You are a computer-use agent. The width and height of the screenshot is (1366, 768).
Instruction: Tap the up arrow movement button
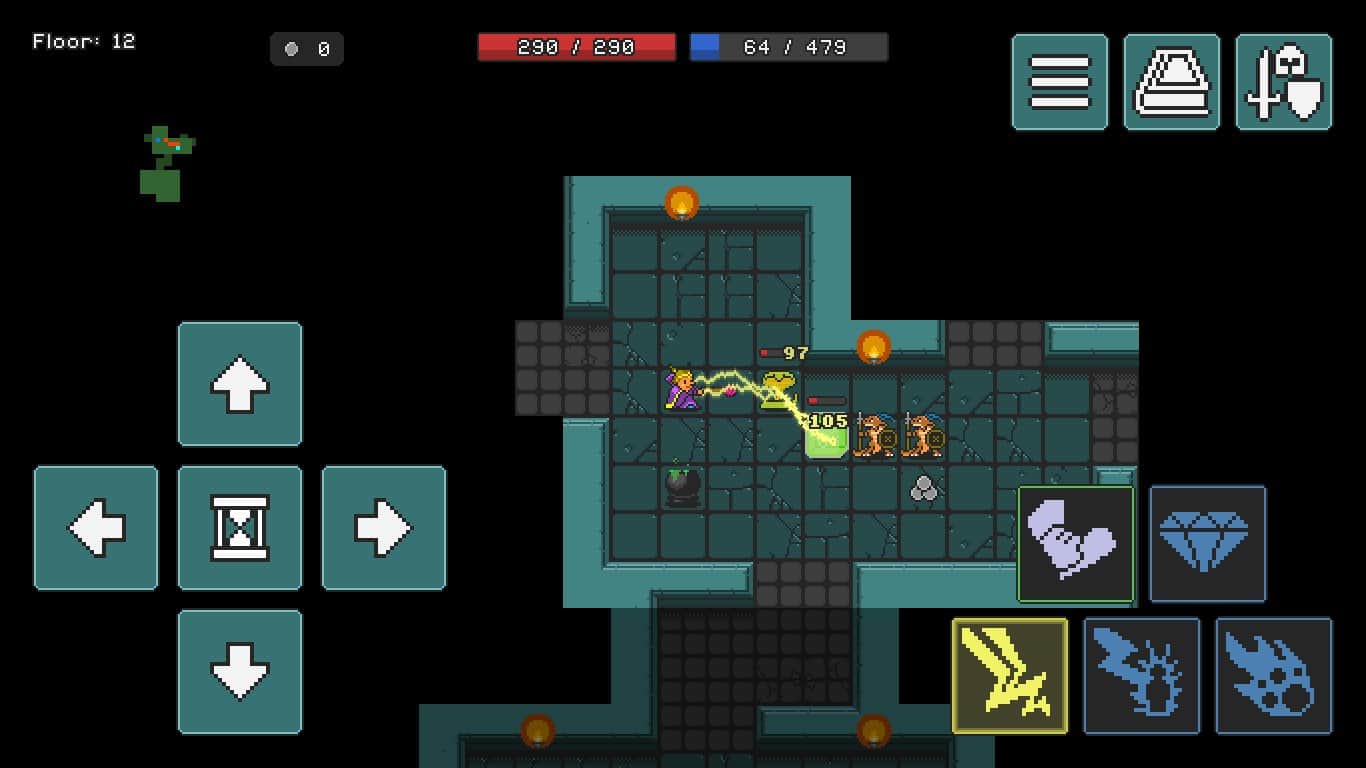coord(240,384)
